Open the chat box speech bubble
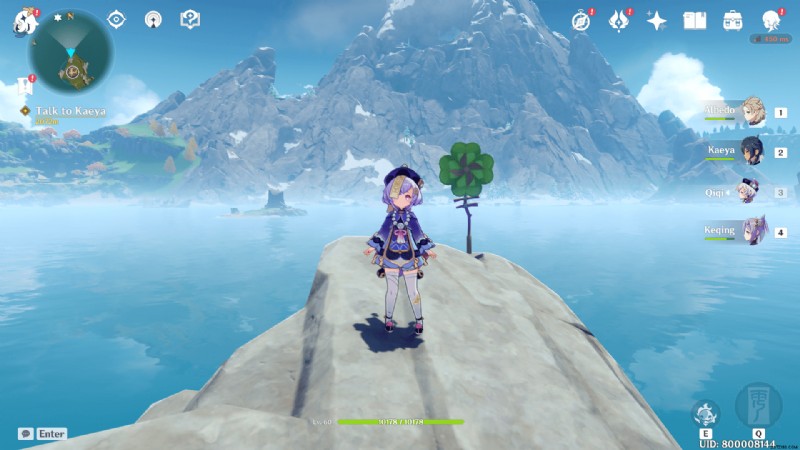The height and width of the screenshot is (450, 800). pyautogui.click(x=25, y=434)
